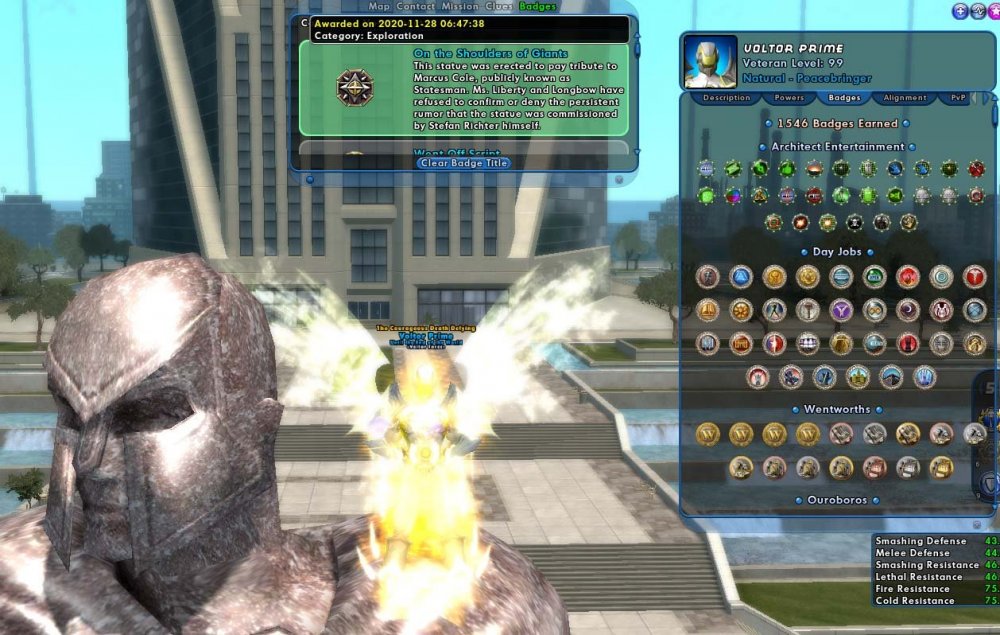
Task: Click the Voltor Prime character portrait
Action: 710,62
